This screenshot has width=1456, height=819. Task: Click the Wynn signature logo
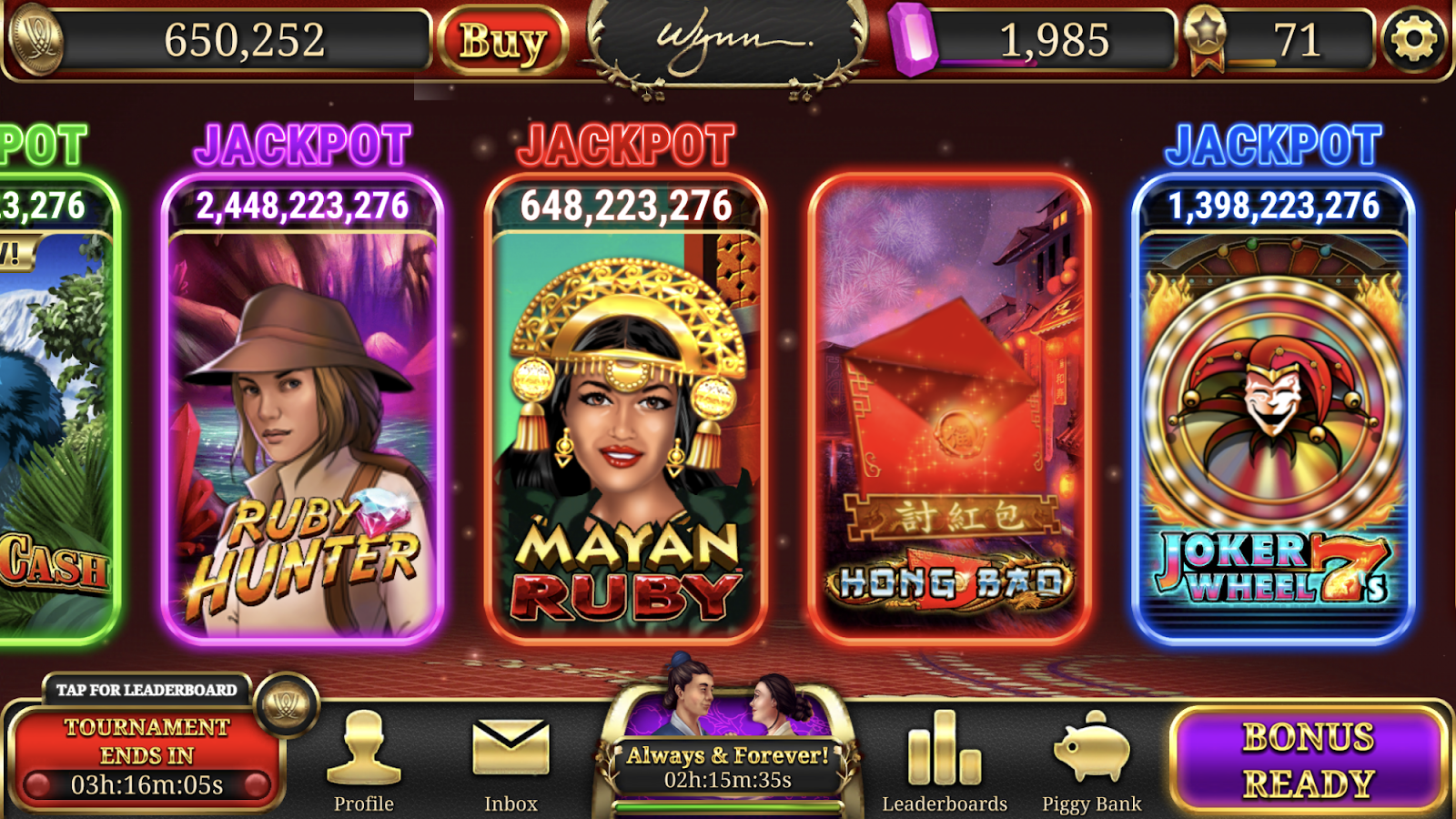(x=728, y=41)
